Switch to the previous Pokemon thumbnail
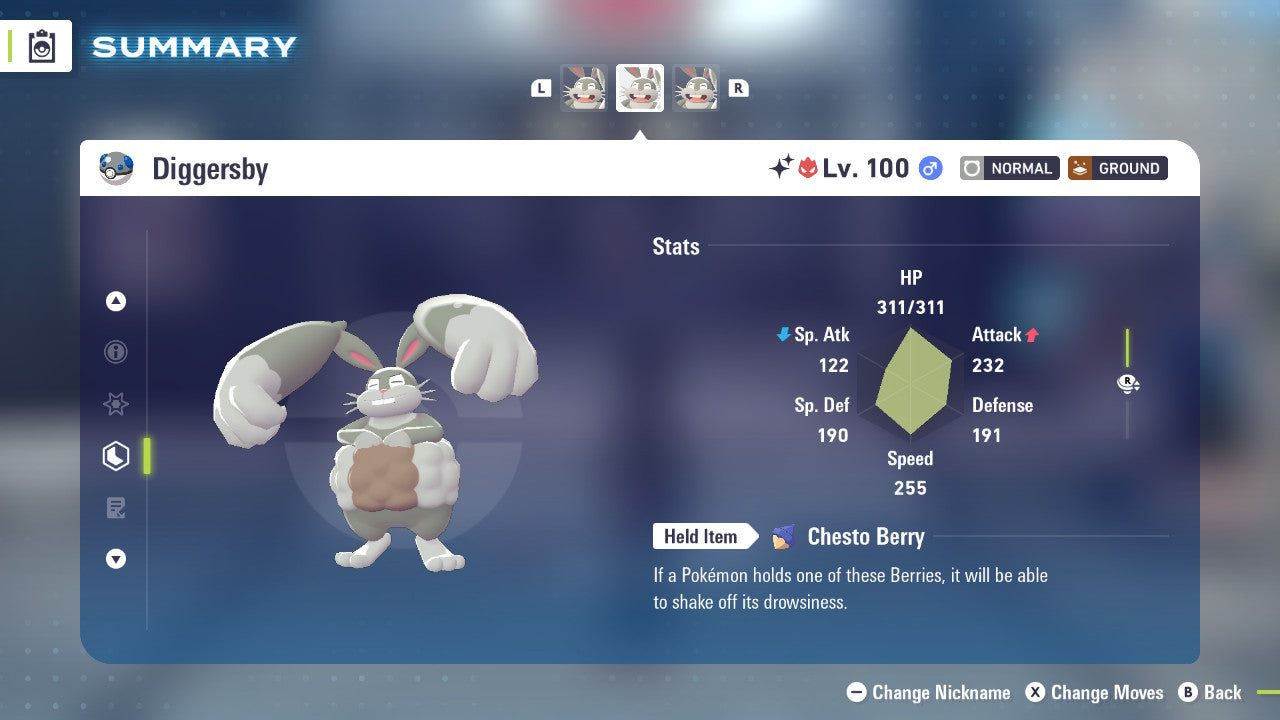 coord(585,88)
